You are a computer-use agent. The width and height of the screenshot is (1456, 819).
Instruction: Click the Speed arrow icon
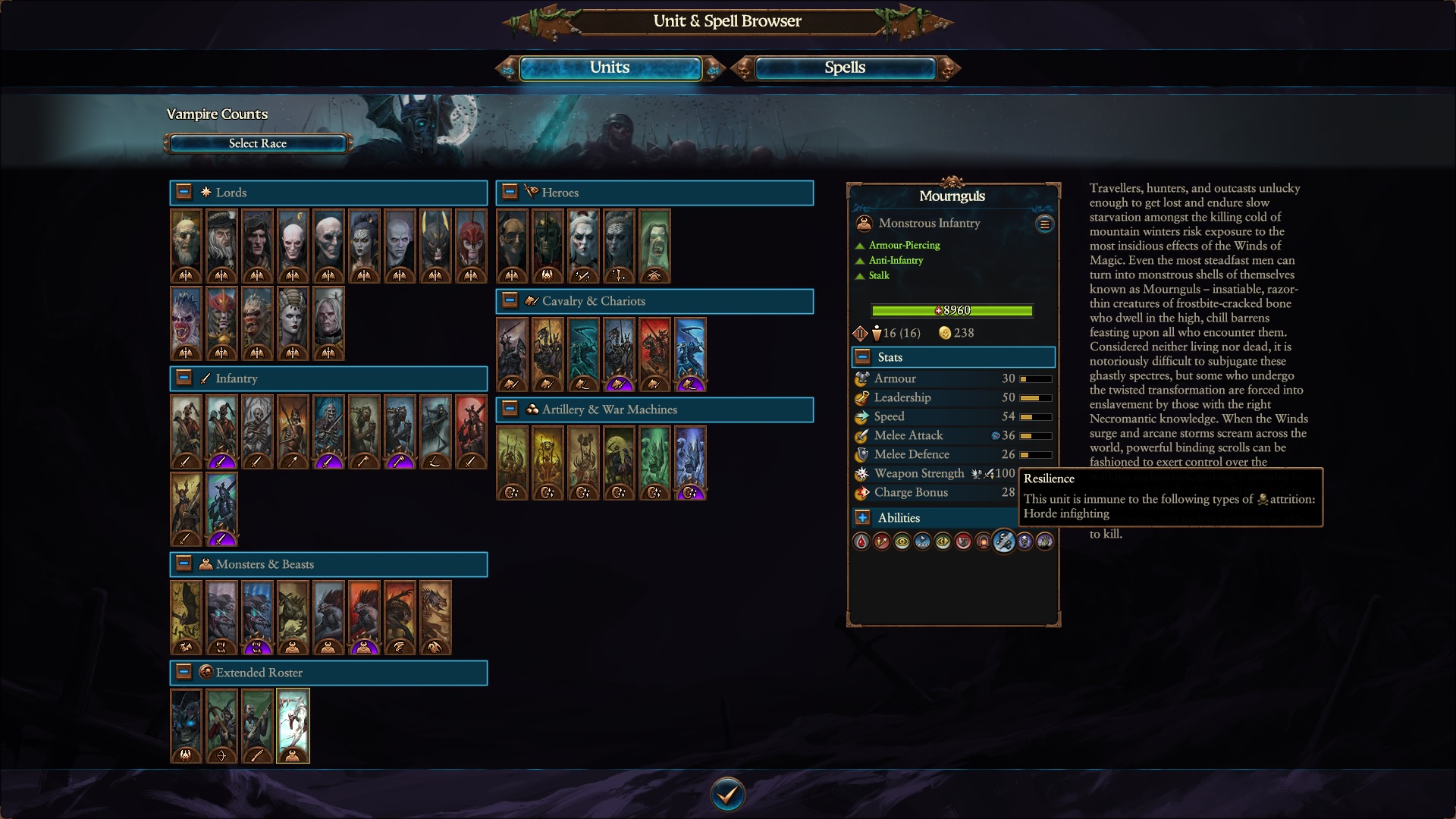point(861,416)
